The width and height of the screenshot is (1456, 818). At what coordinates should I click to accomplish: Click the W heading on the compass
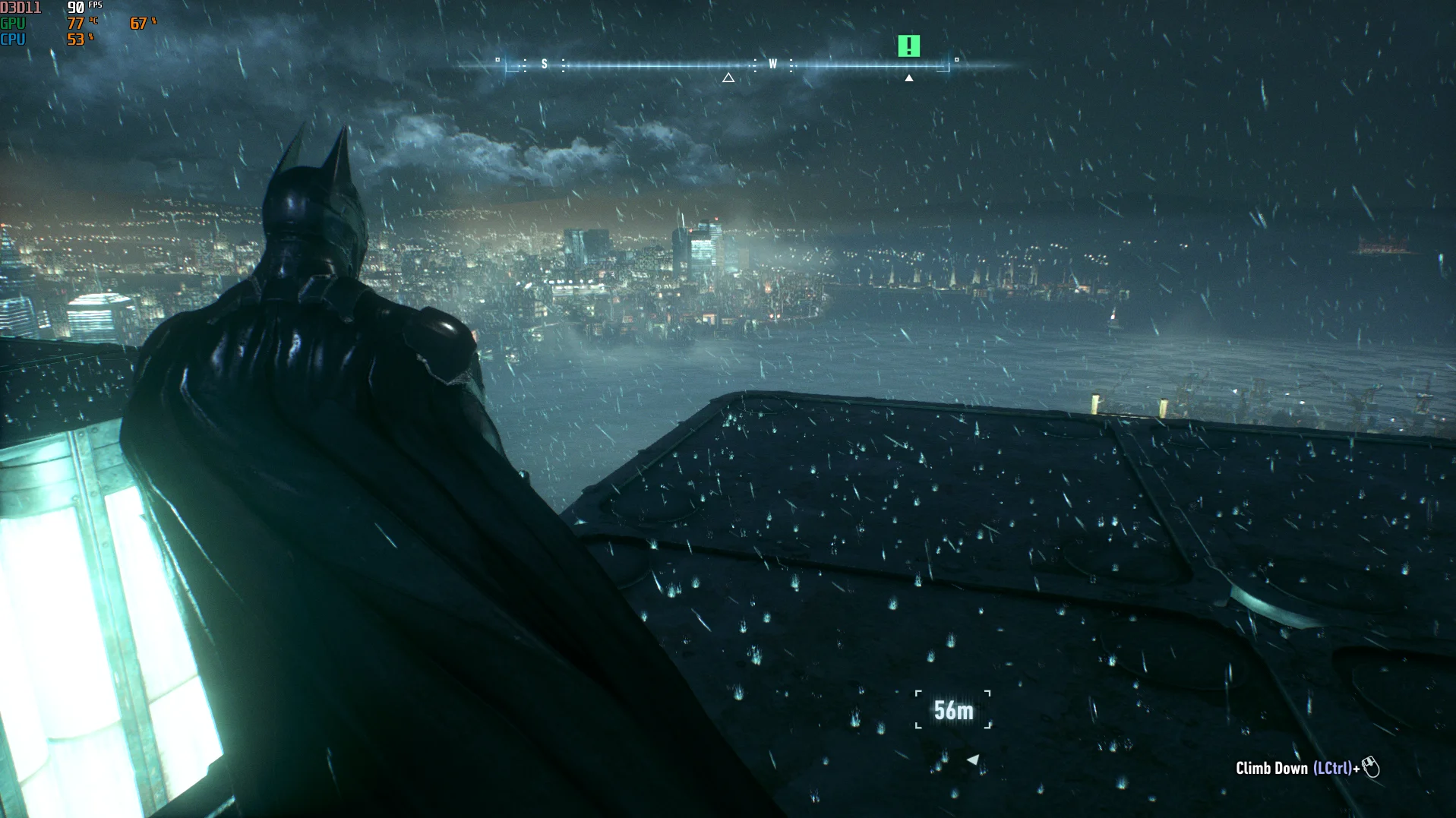(x=772, y=65)
